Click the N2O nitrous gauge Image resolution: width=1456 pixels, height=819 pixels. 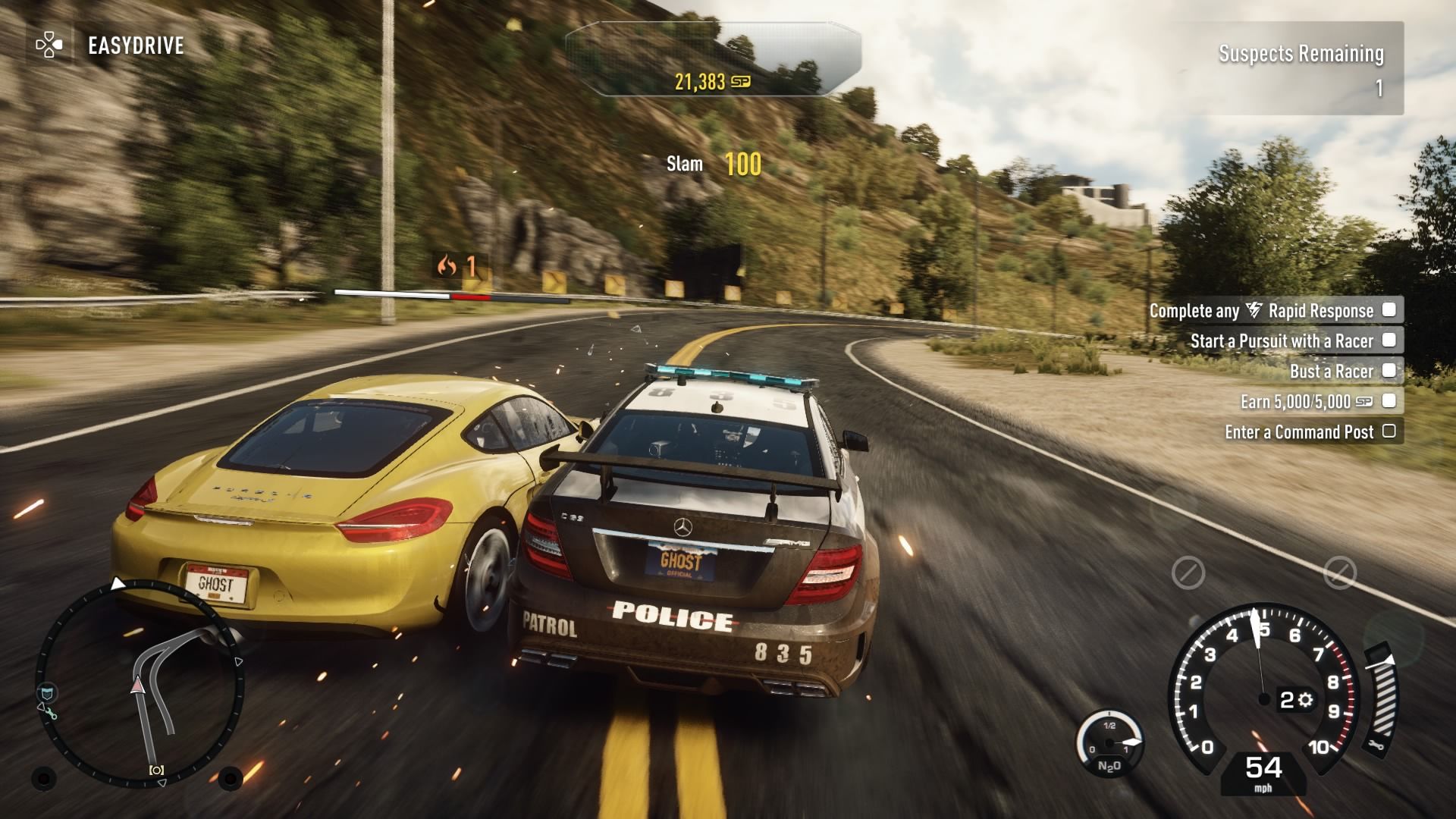[x=1109, y=745]
